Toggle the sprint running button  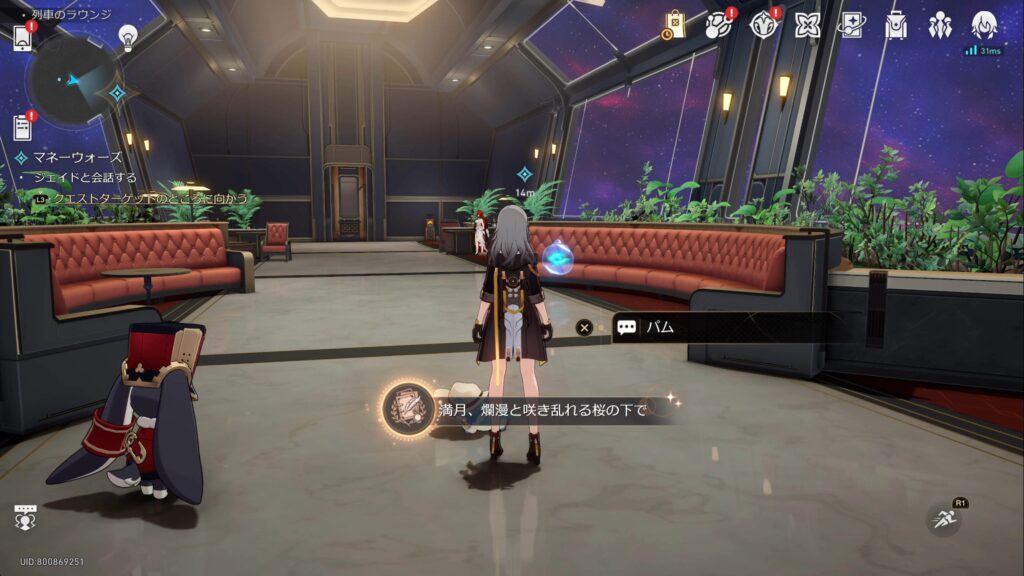pos(942,520)
